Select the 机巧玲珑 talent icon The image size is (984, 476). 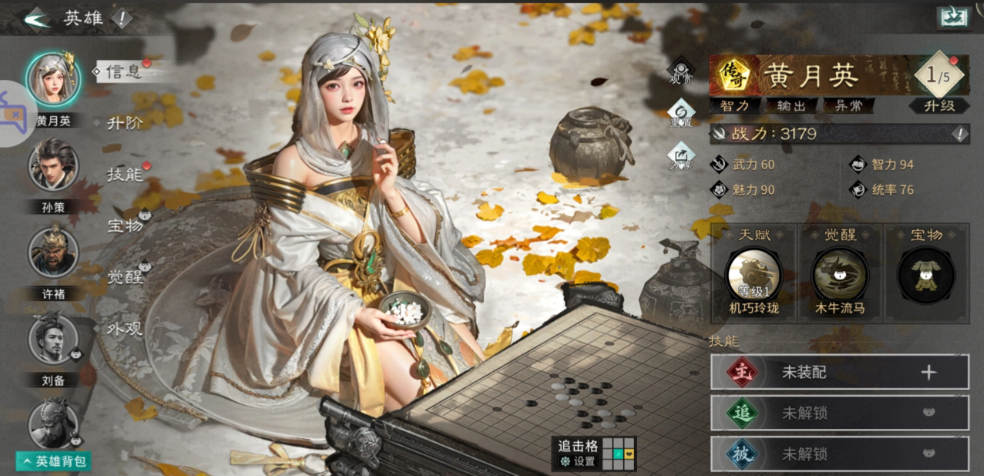pos(752,275)
